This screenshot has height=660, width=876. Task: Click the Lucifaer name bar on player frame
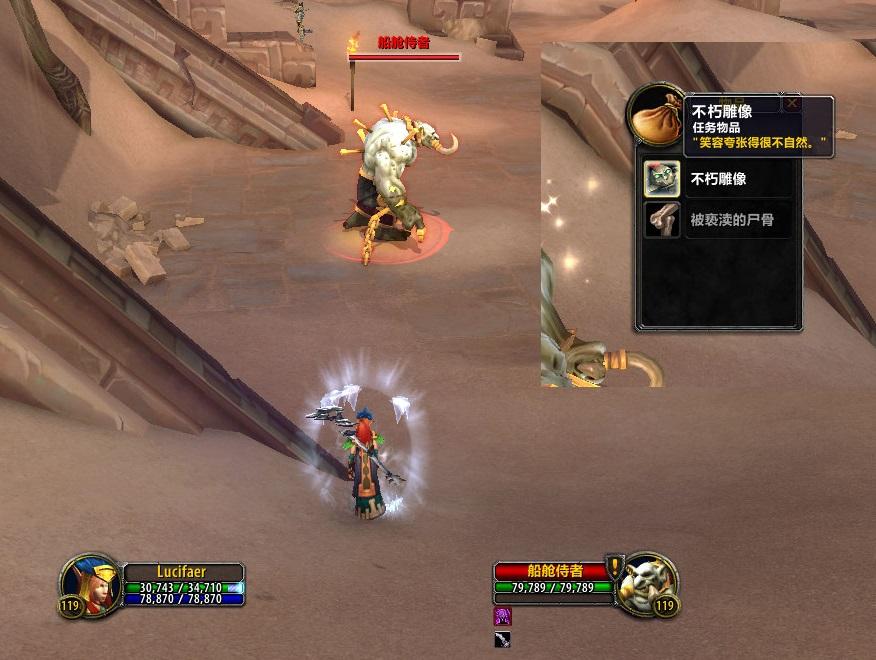coord(182,572)
